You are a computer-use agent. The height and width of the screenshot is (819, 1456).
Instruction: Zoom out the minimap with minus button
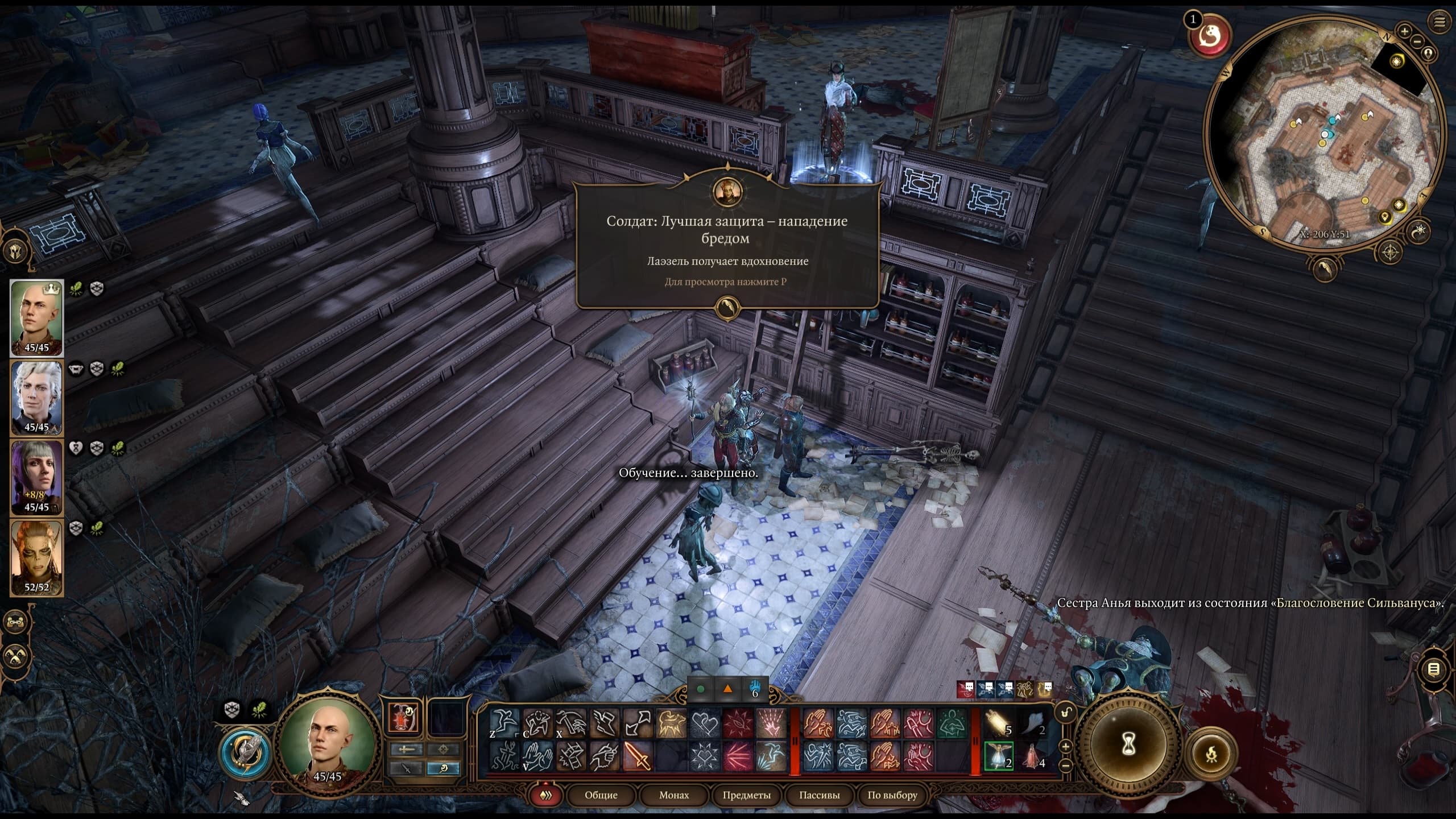click(x=1417, y=41)
